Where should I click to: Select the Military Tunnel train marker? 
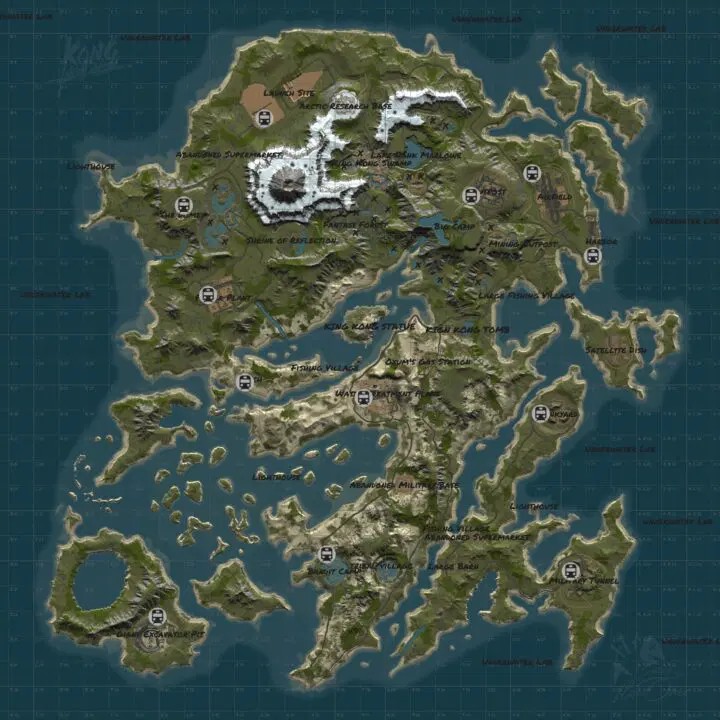pos(571,571)
